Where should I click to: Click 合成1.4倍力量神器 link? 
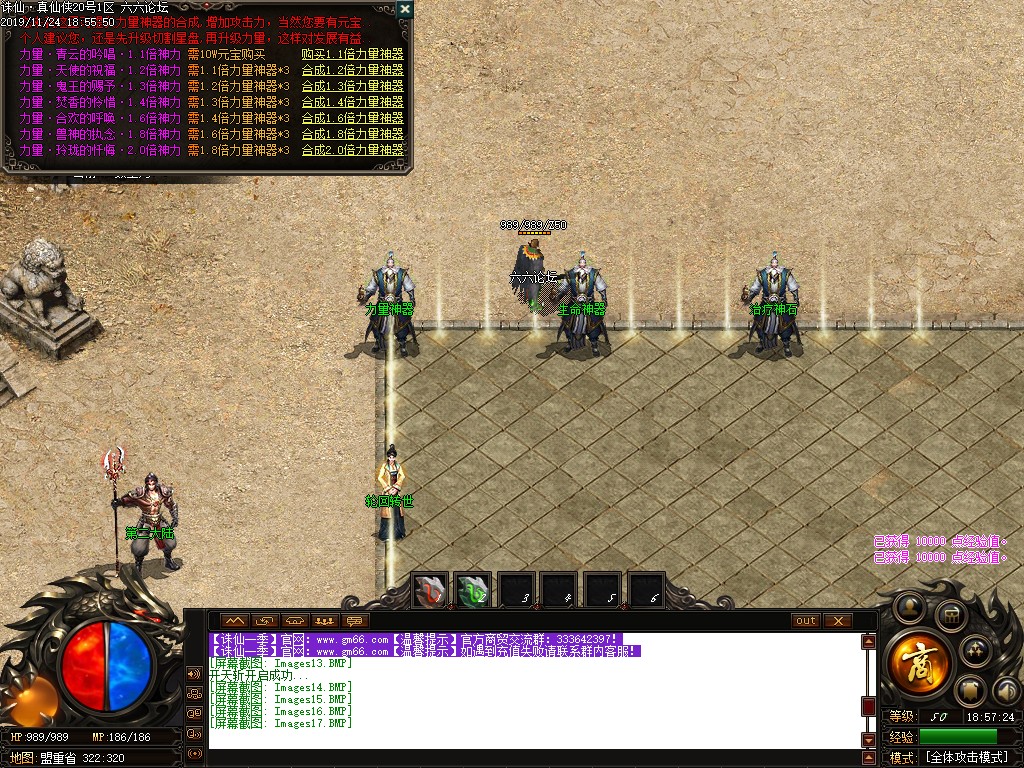352,102
